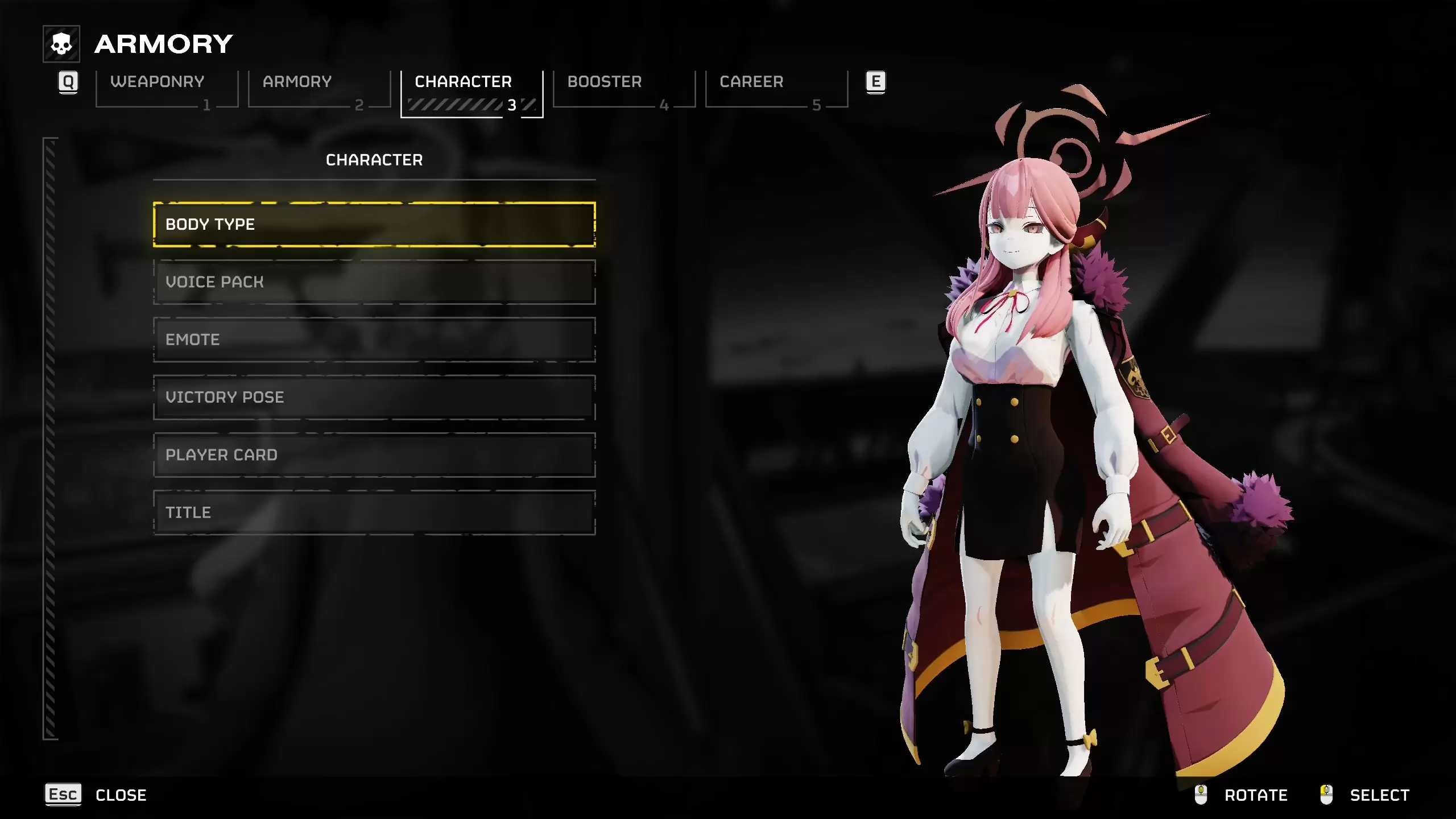This screenshot has width=1456, height=819.
Task: Open Victory Pose selection
Action: click(x=374, y=398)
